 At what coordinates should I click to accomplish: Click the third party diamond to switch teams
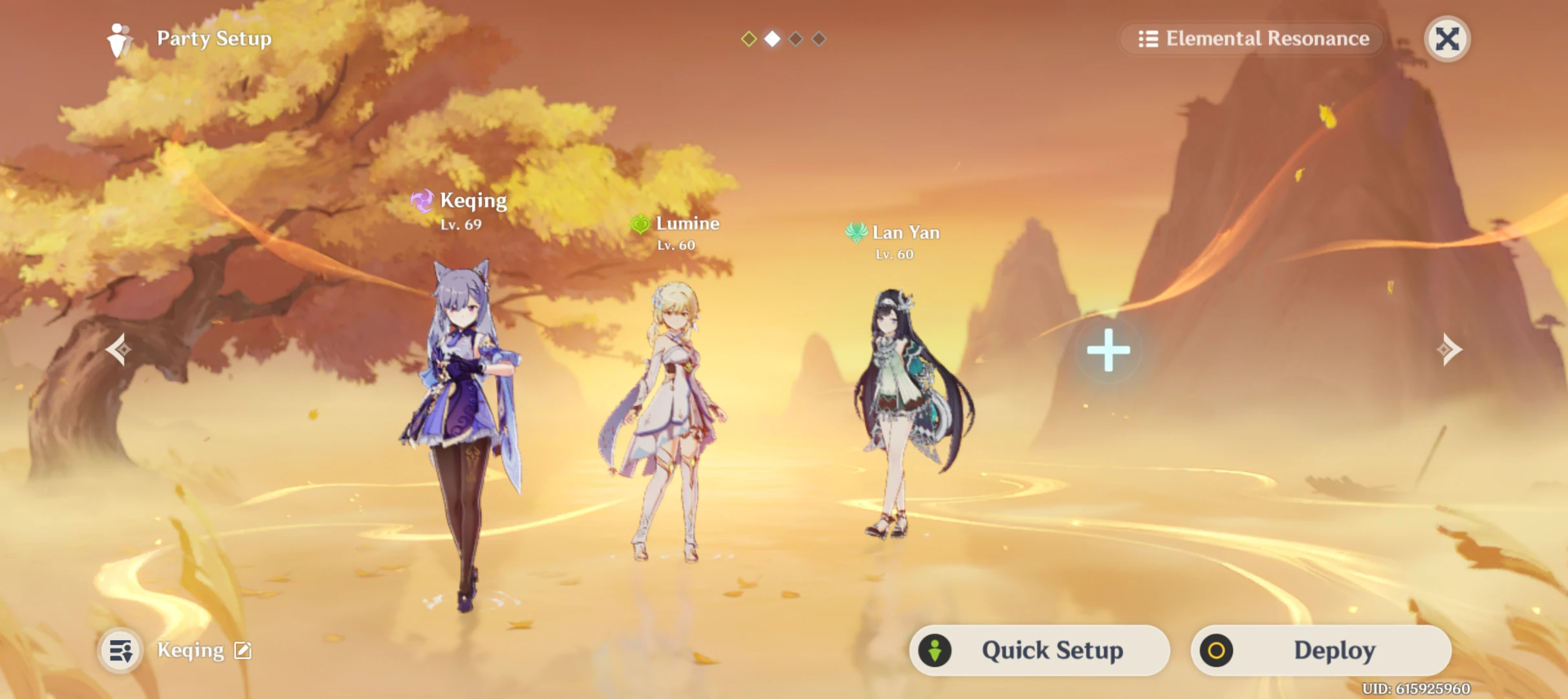[x=795, y=39]
